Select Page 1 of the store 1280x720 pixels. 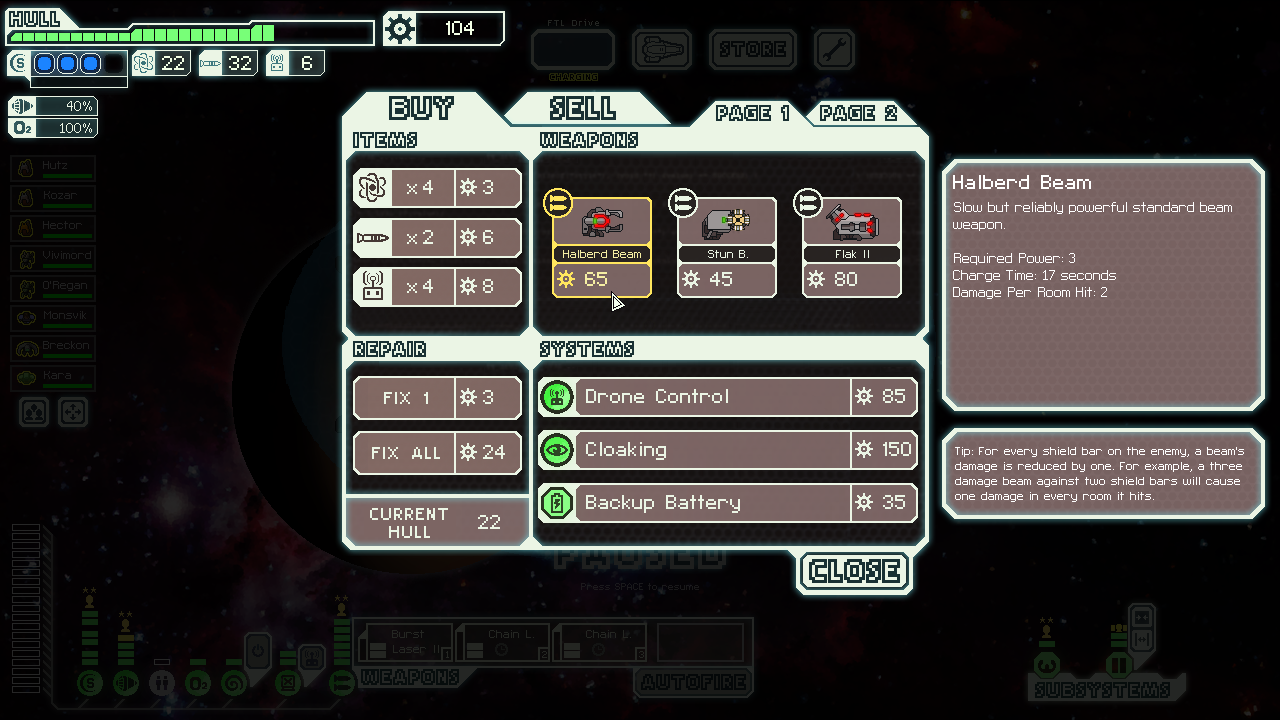pos(752,113)
